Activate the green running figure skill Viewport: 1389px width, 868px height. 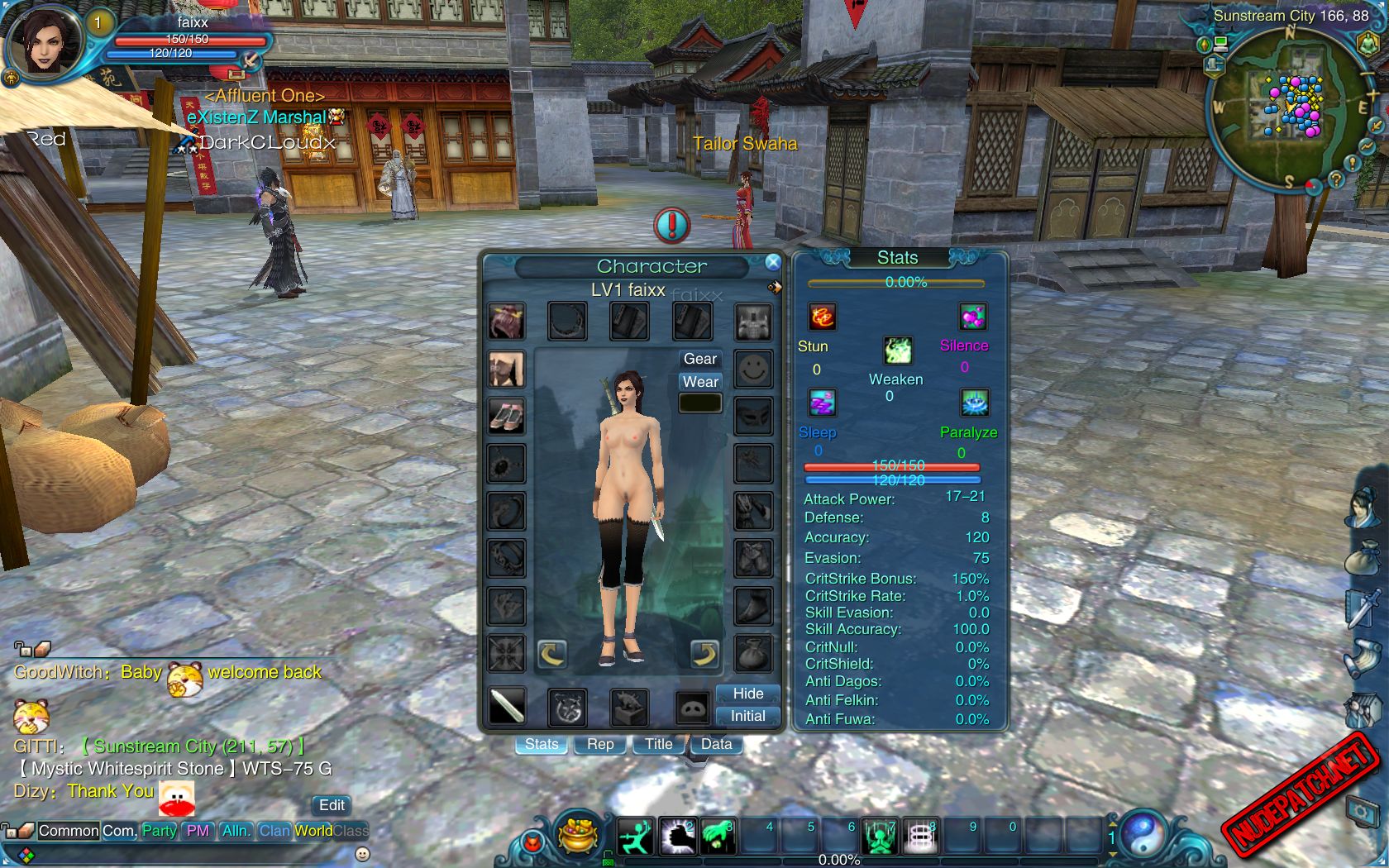(635, 837)
